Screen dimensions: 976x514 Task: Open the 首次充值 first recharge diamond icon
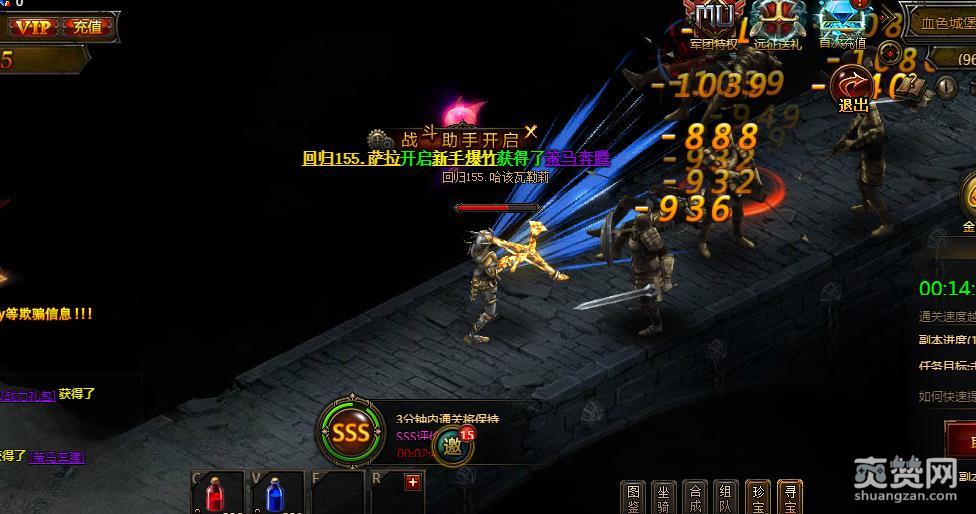tap(842, 22)
